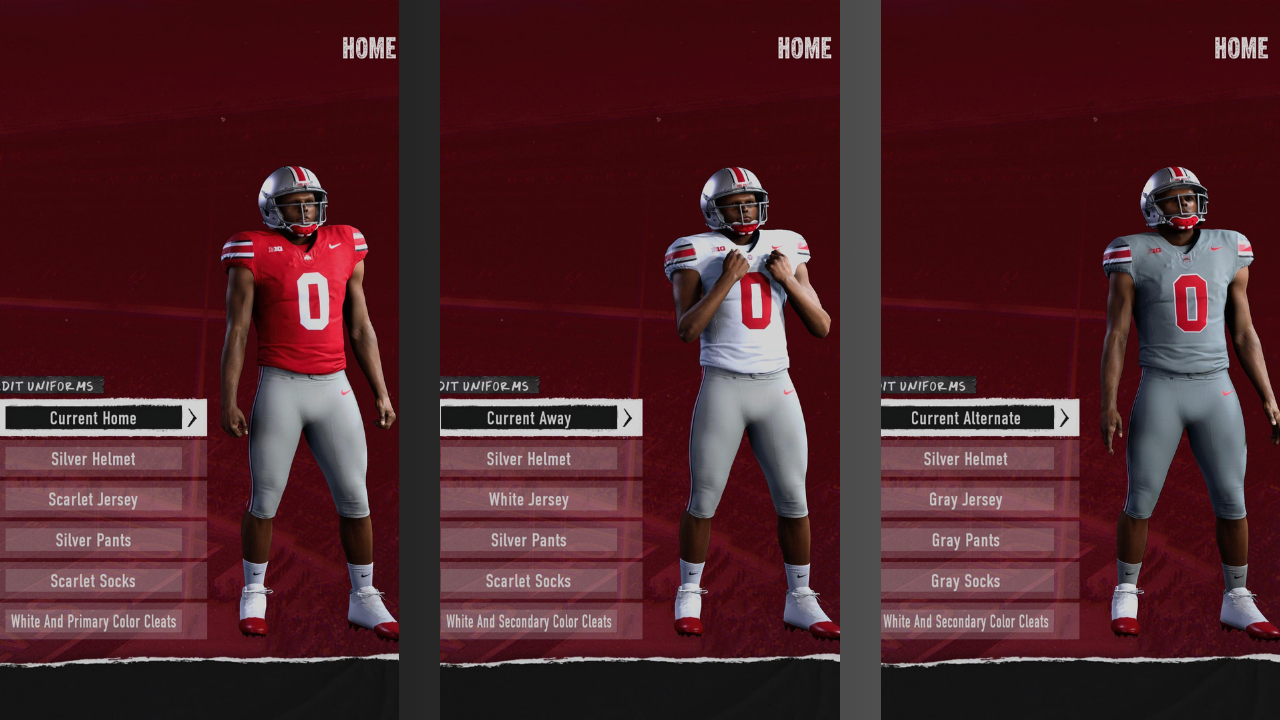Open White And Primary Color Cleats
Viewport: 1280px width, 720px height.
[93, 621]
